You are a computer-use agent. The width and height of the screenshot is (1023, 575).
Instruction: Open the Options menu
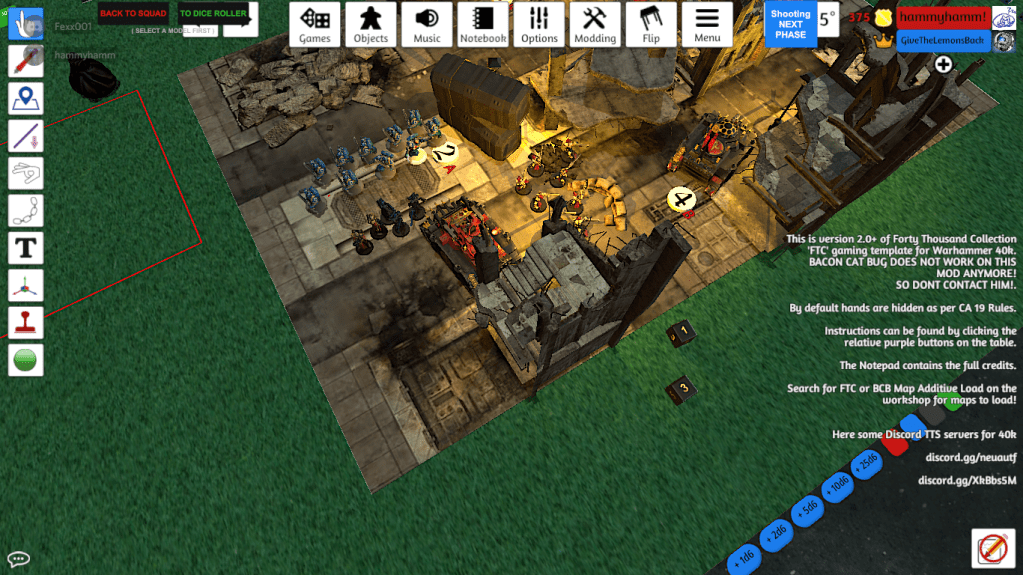point(539,24)
